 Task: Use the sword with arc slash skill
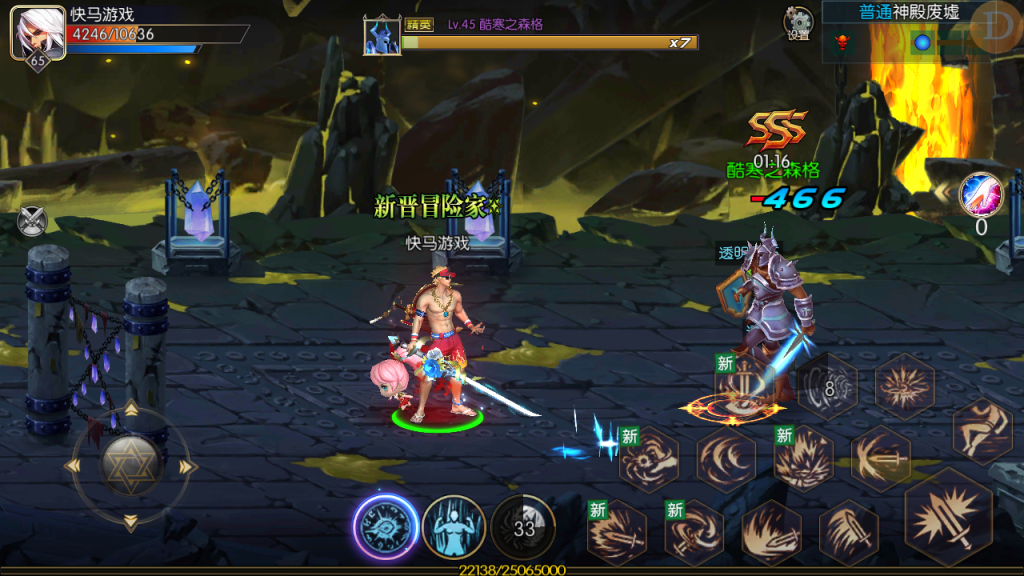point(880,459)
